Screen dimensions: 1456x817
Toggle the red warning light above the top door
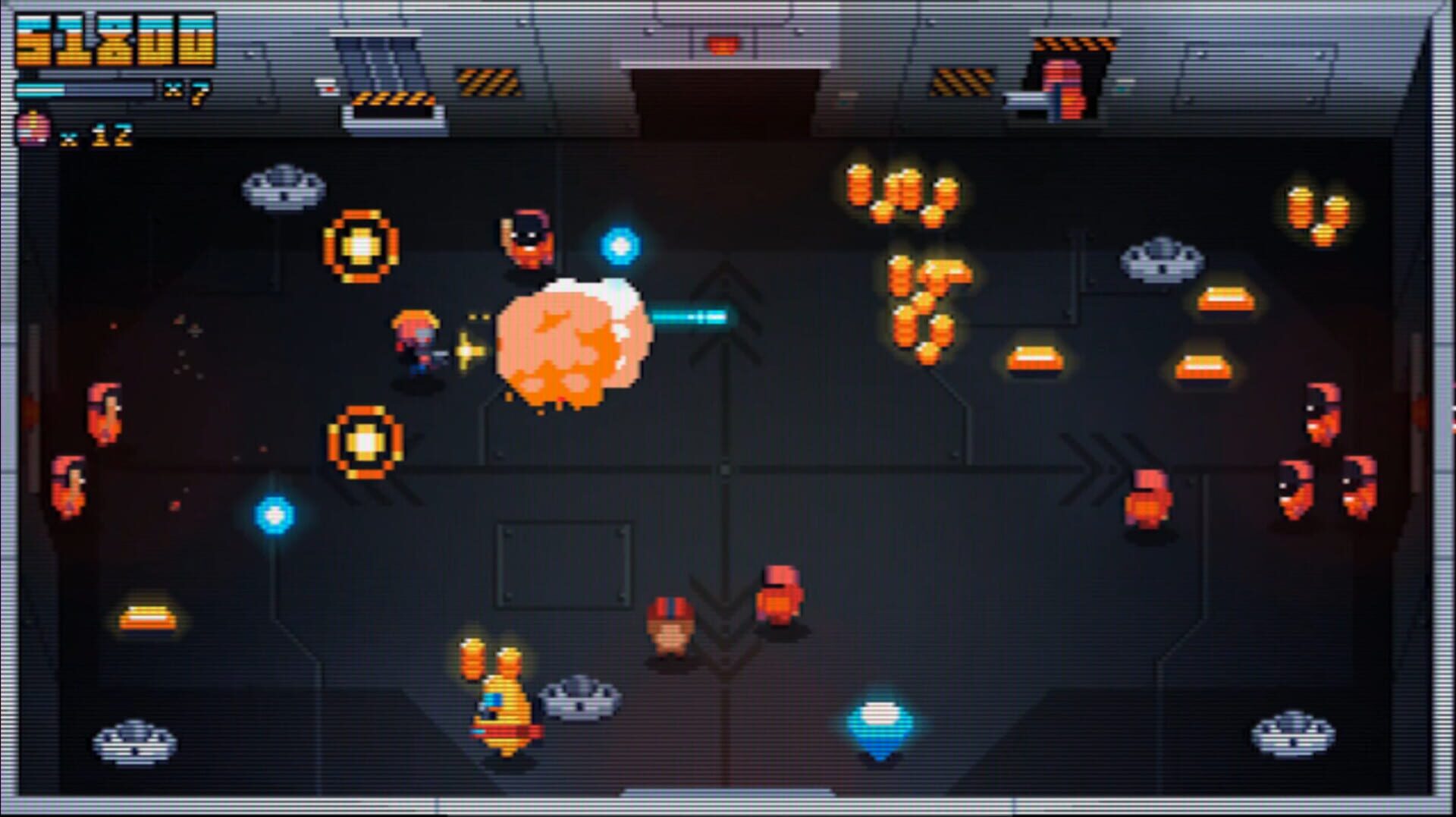[x=722, y=43]
